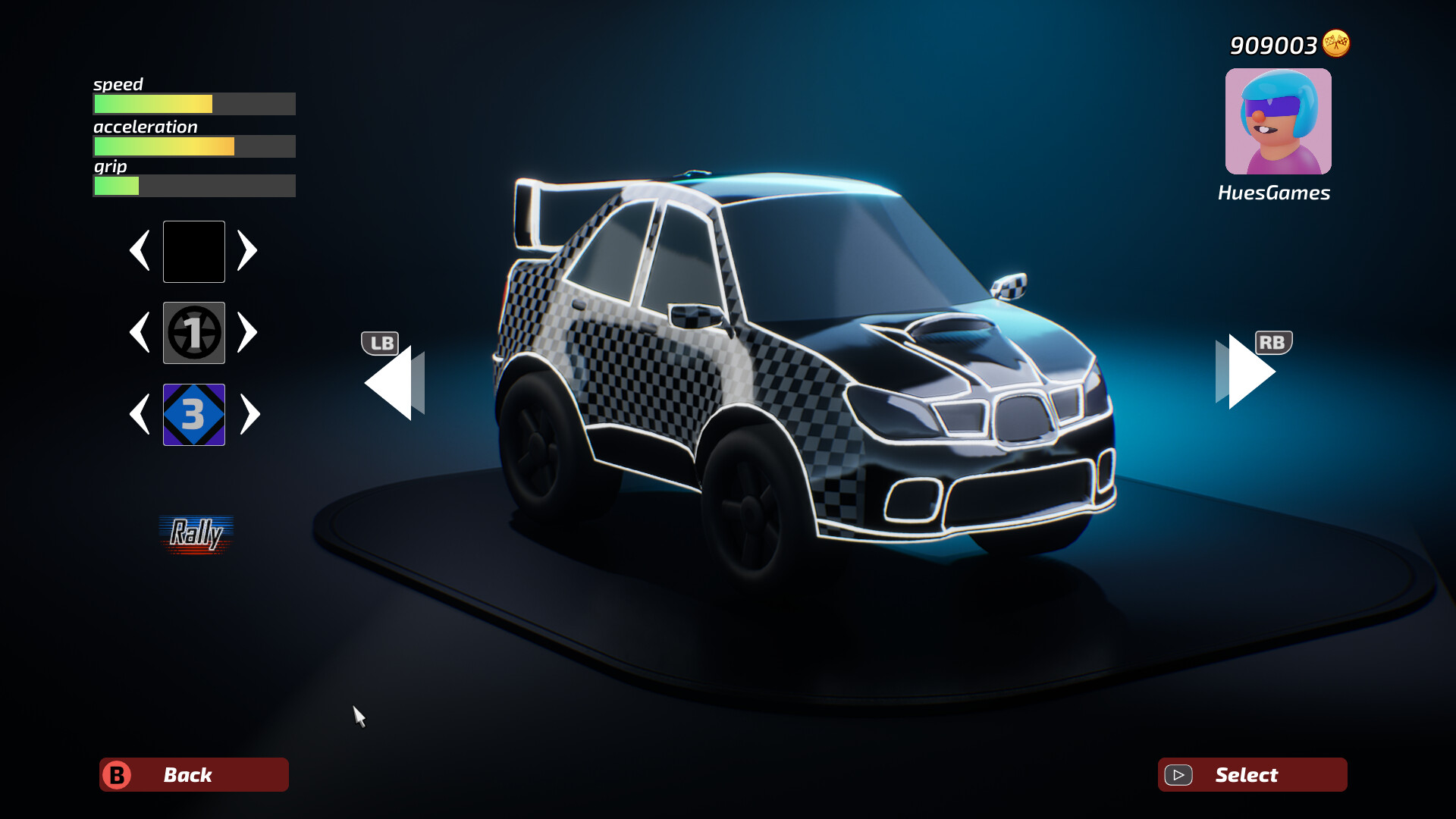Click the Rally class emblem
This screenshot has width=1456, height=819.
pyautogui.click(x=196, y=535)
